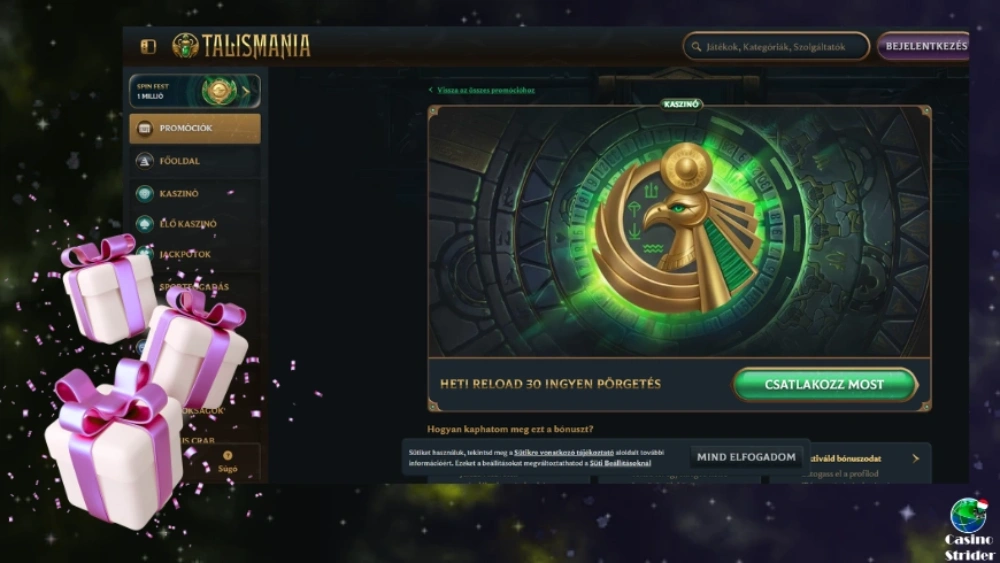
Task: Click the Csatlakozz Most button
Action: click(x=825, y=384)
